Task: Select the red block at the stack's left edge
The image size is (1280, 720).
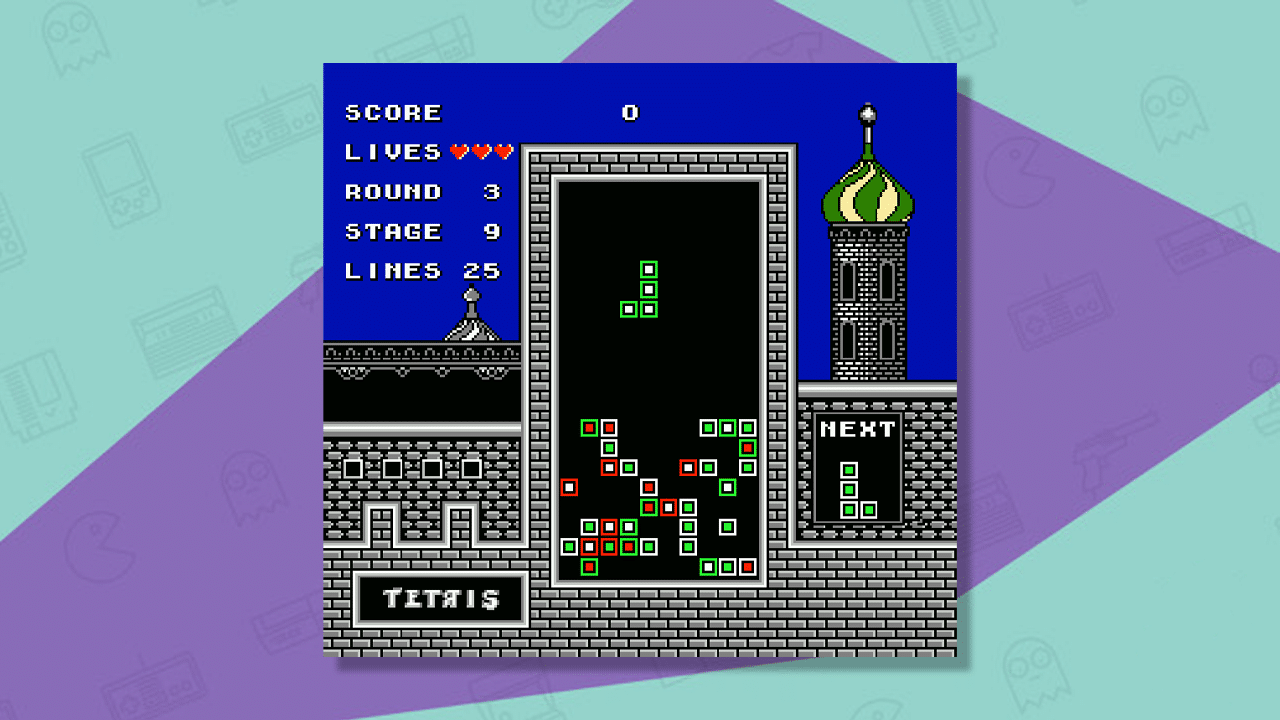Action: 570,487
